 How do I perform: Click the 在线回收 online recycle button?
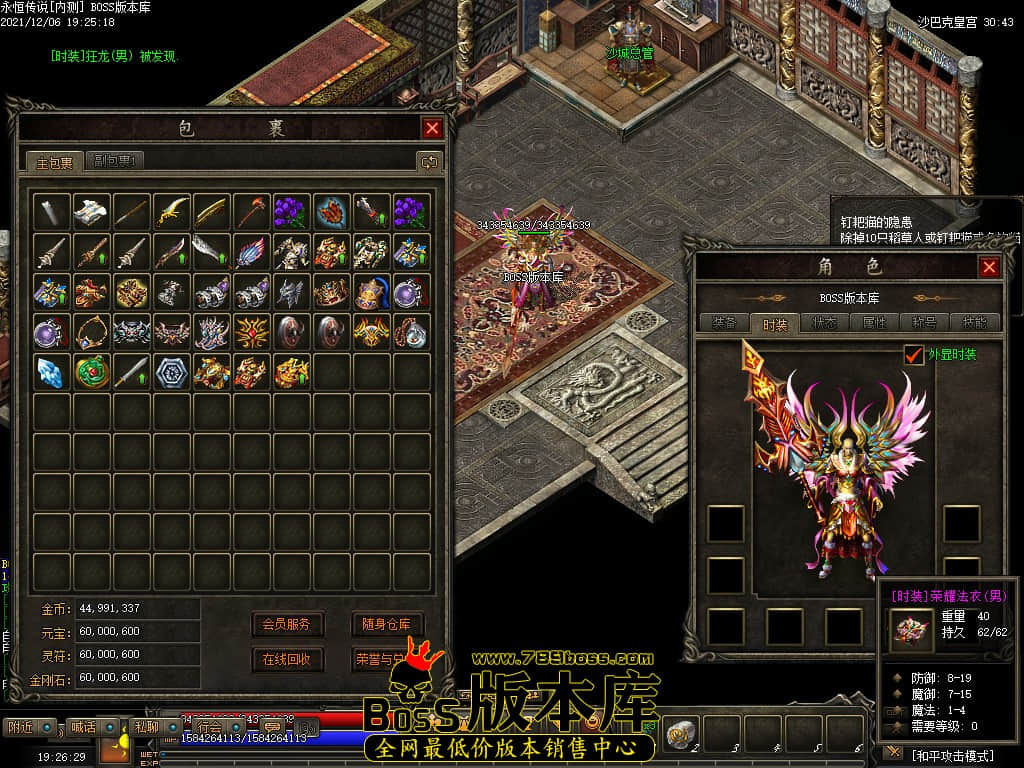(287, 659)
